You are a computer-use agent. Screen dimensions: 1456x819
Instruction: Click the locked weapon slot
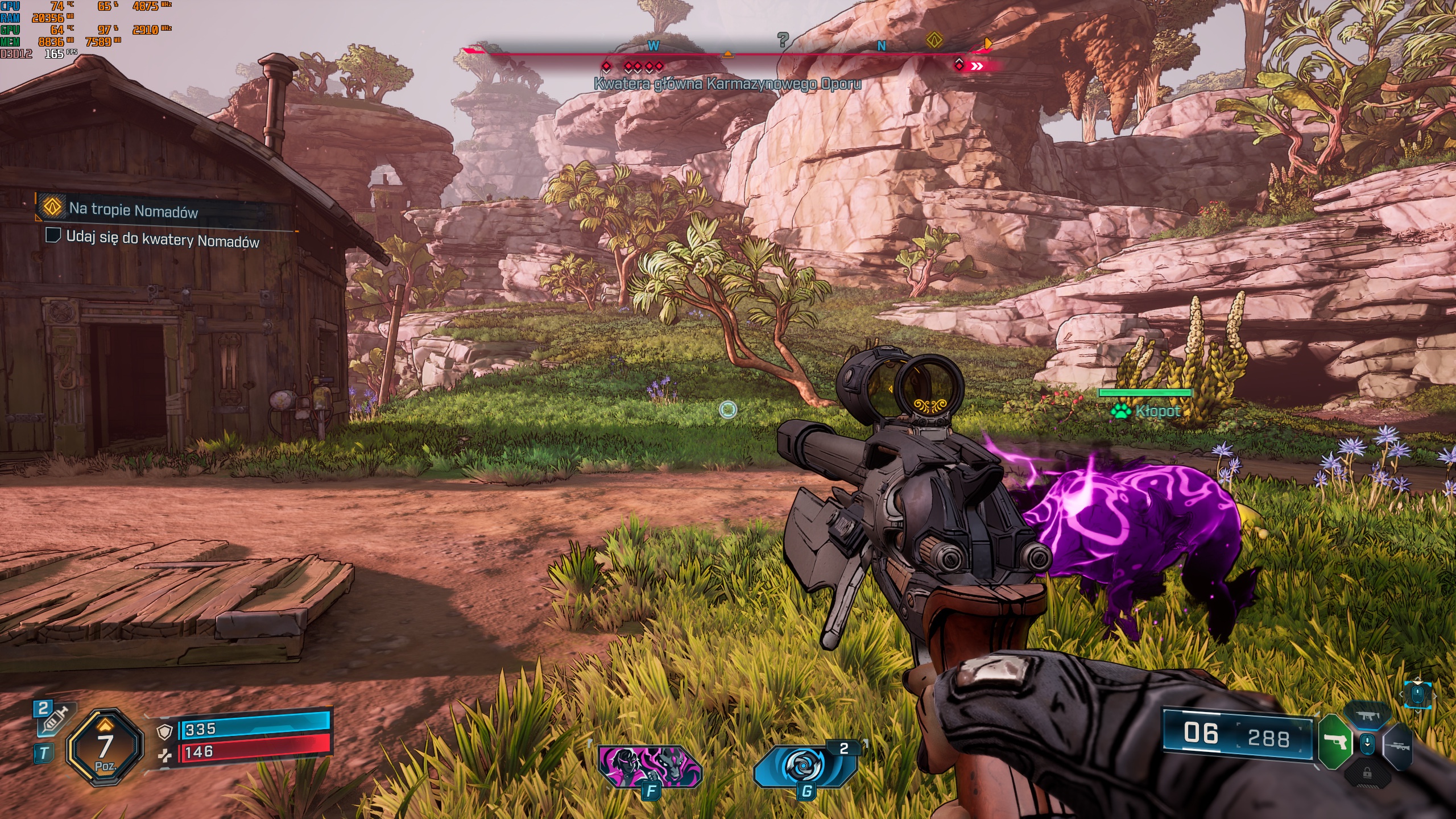[x=1367, y=773]
